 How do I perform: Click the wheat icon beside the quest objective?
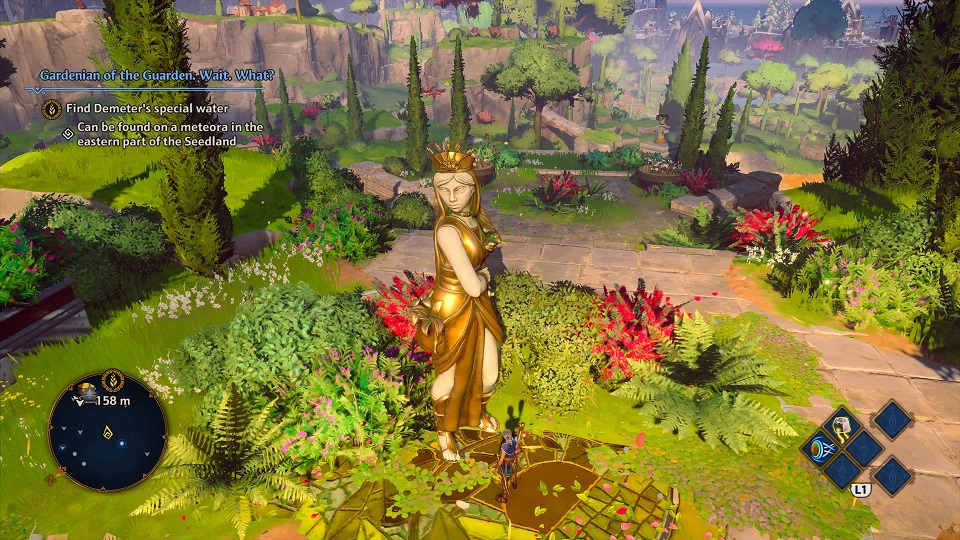52,108
